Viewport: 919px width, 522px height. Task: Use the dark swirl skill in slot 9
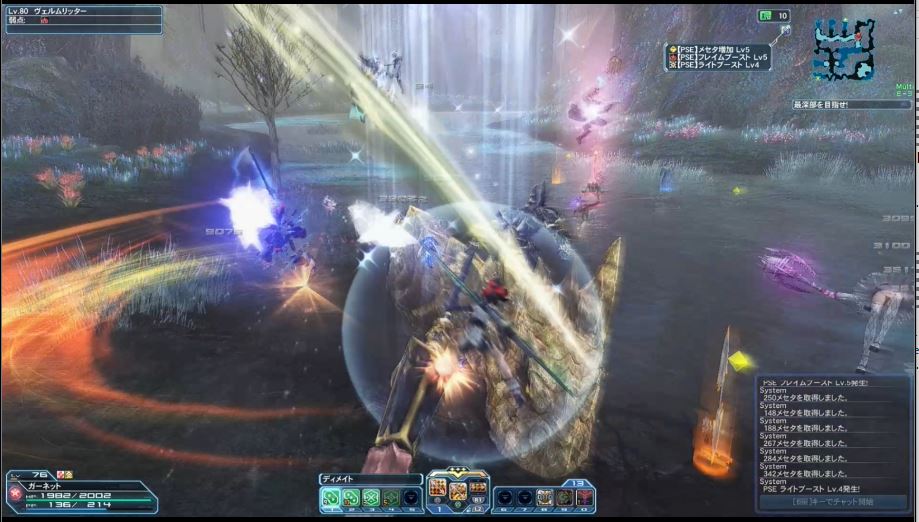click(565, 496)
